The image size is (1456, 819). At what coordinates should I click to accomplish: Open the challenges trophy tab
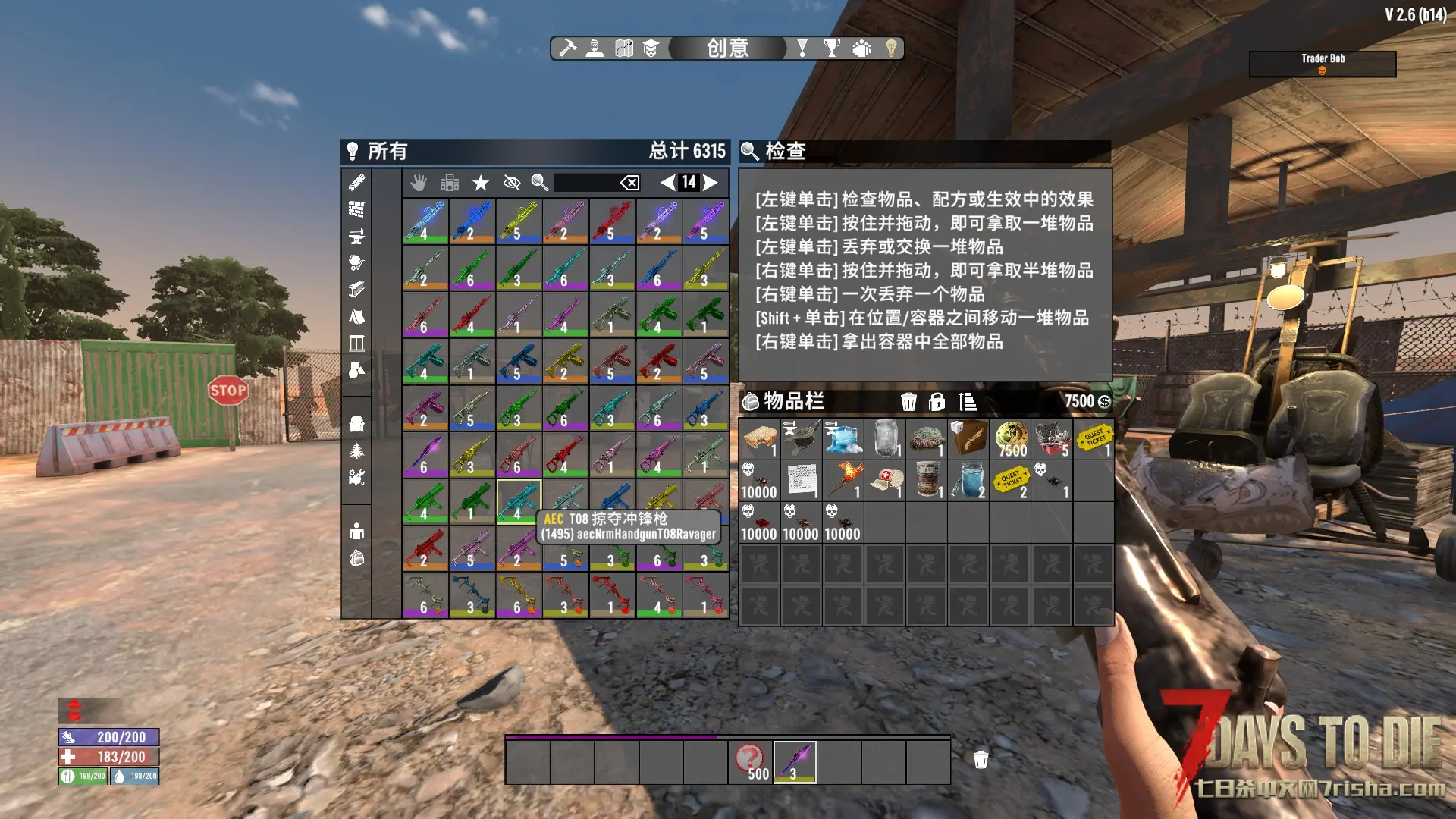click(x=832, y=49)
